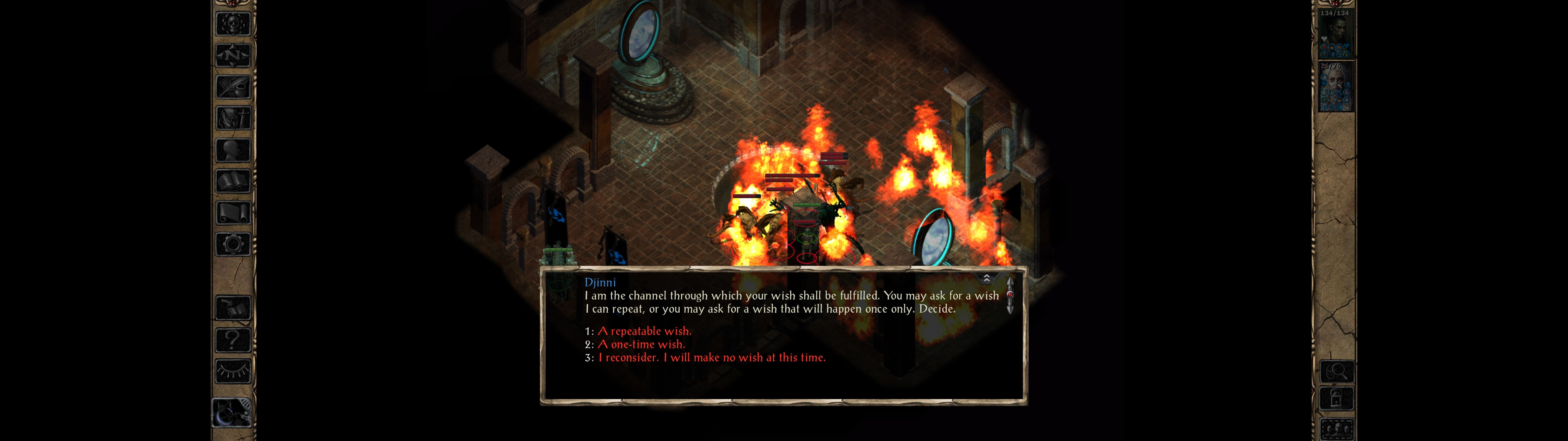Screen dimensions: 1568x441
Task: Click the quick save book-and-arrow icon
Action: pyautogui.click(x=233, y=307)
